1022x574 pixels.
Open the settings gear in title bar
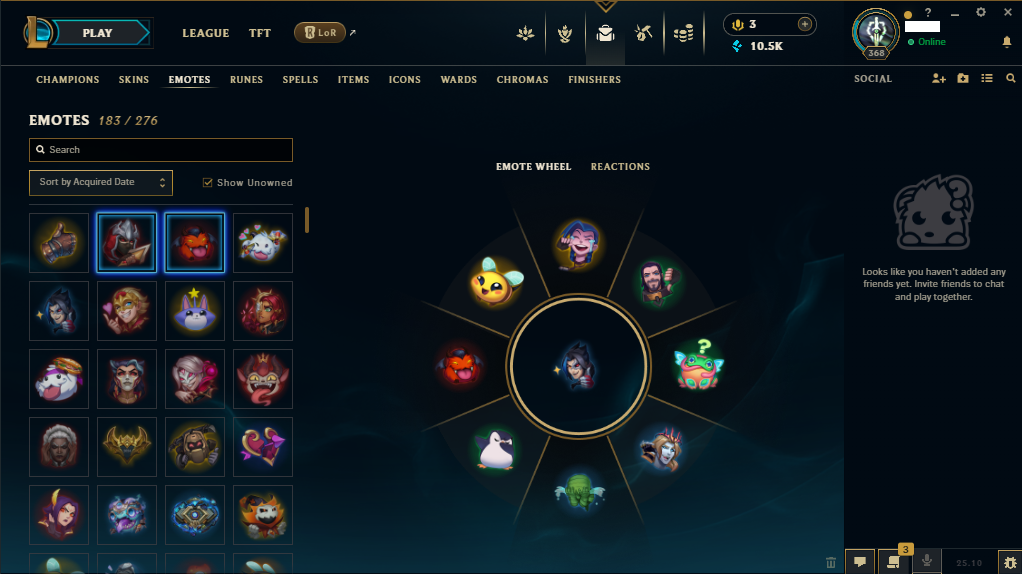click(x=981, y=12)
